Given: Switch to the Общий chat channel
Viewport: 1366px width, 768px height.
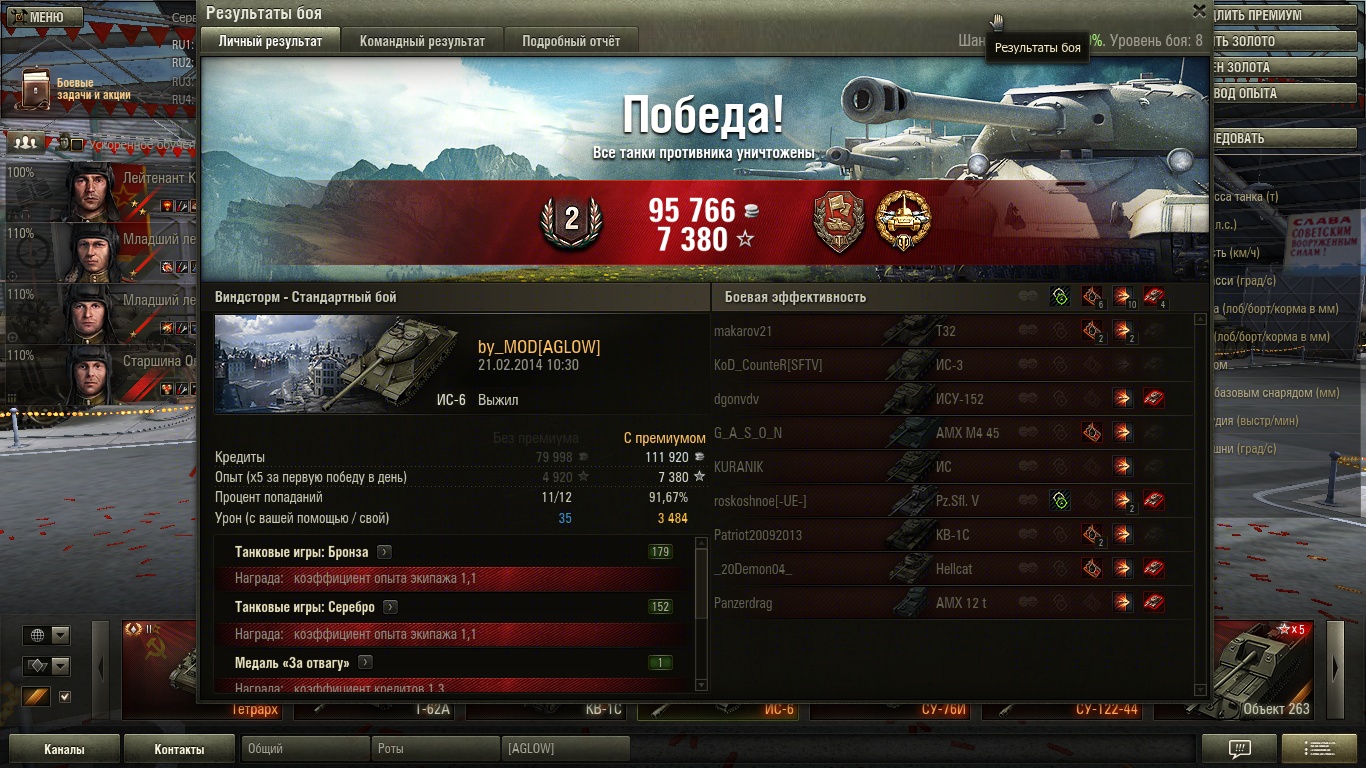Looking at the screenshot, I should pos(304,749).
